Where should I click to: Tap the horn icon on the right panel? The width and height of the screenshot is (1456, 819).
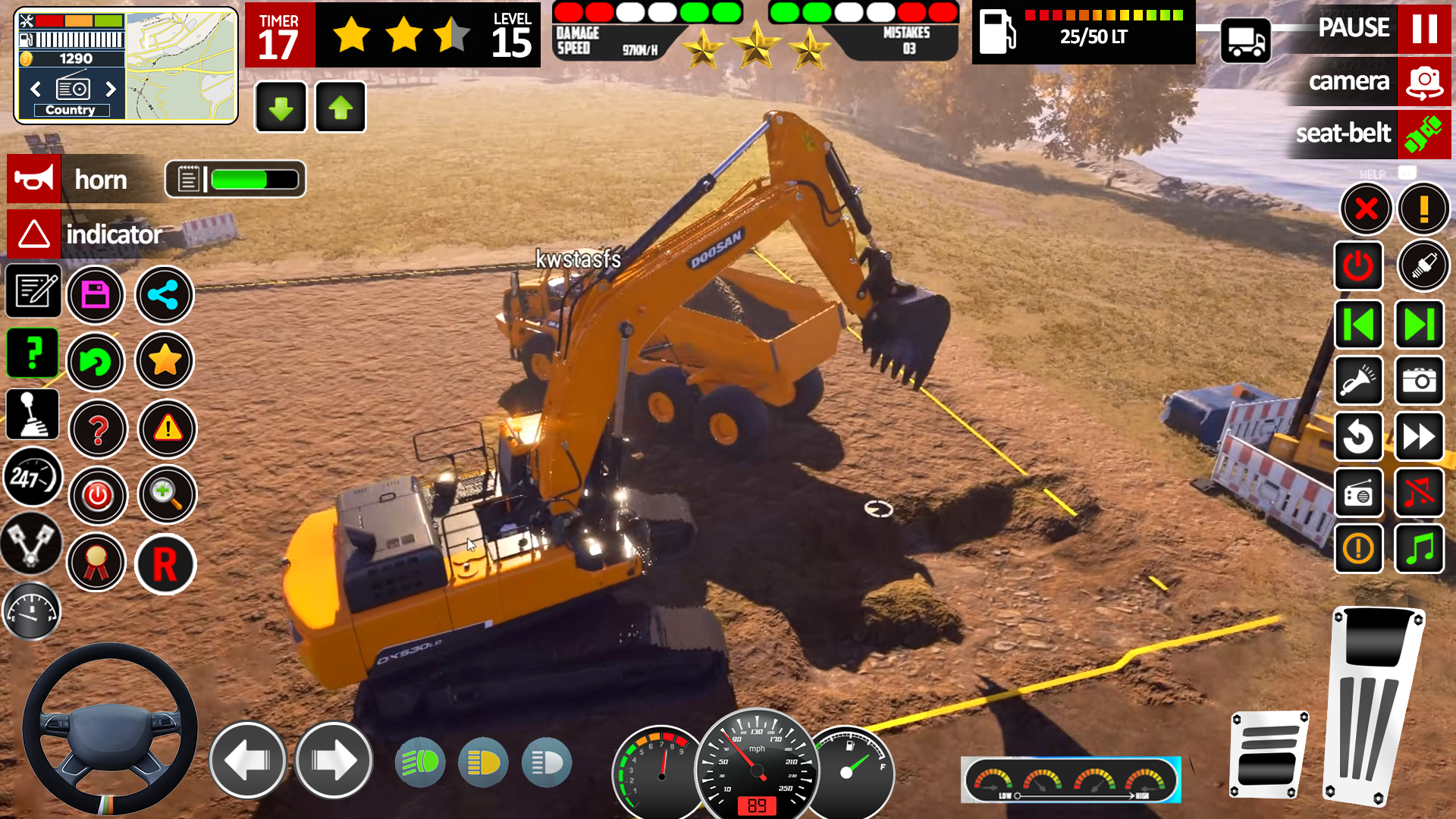click(x=1359, y=381)
